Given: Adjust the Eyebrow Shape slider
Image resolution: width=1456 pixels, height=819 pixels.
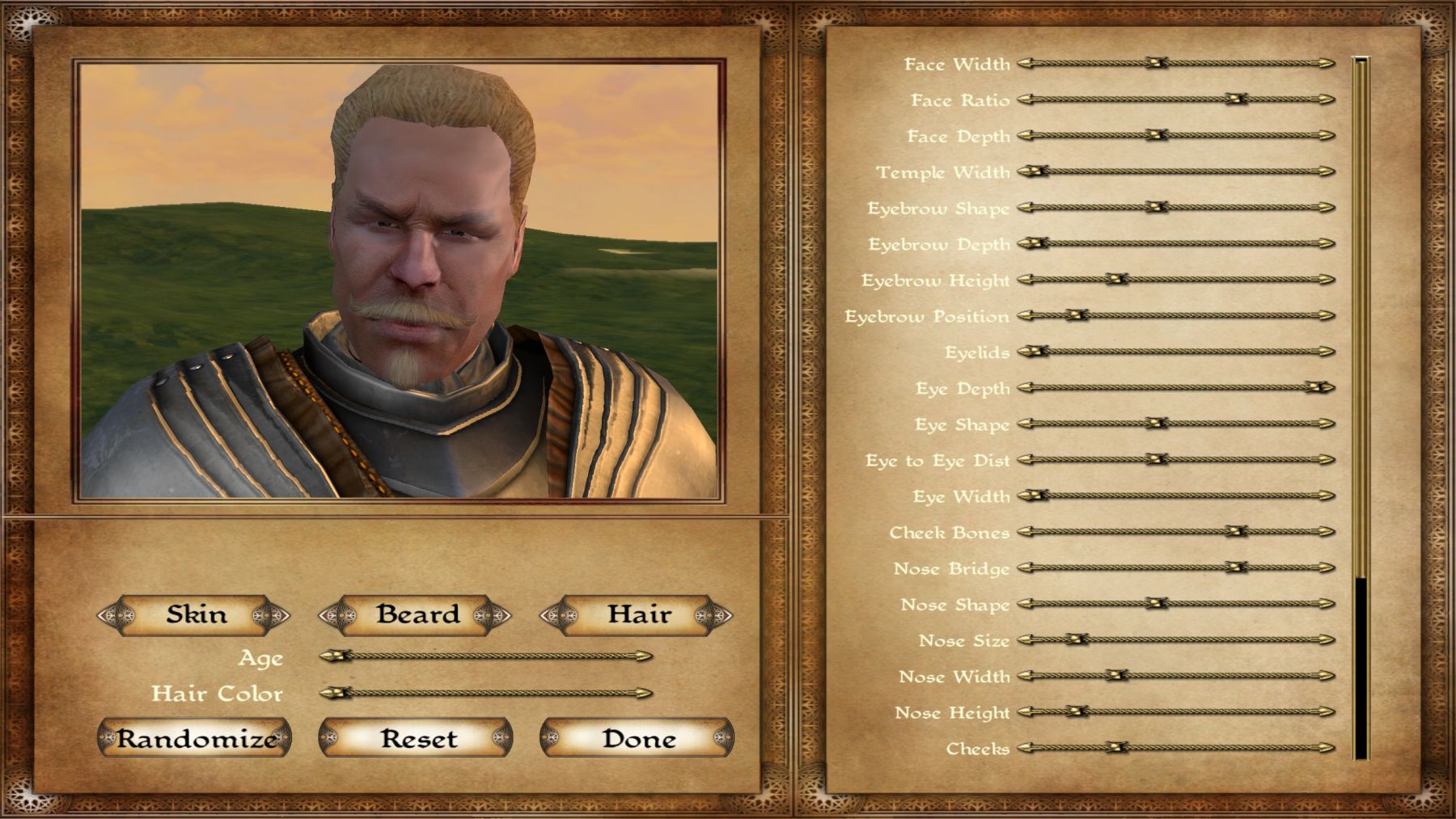Looking at the screenshot, I should click(x=1175, y=208).
